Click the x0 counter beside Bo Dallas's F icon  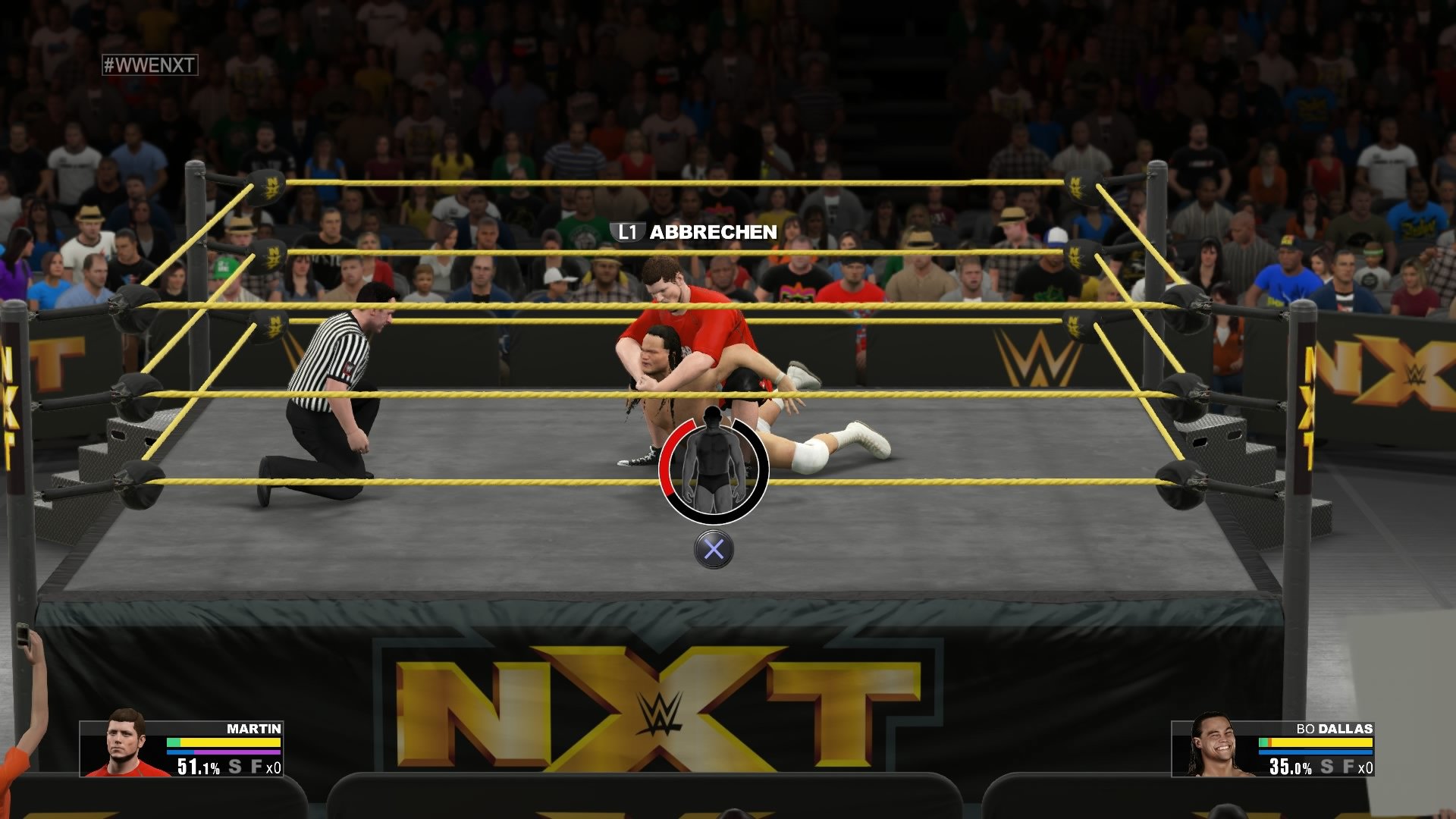(1367, 768)
